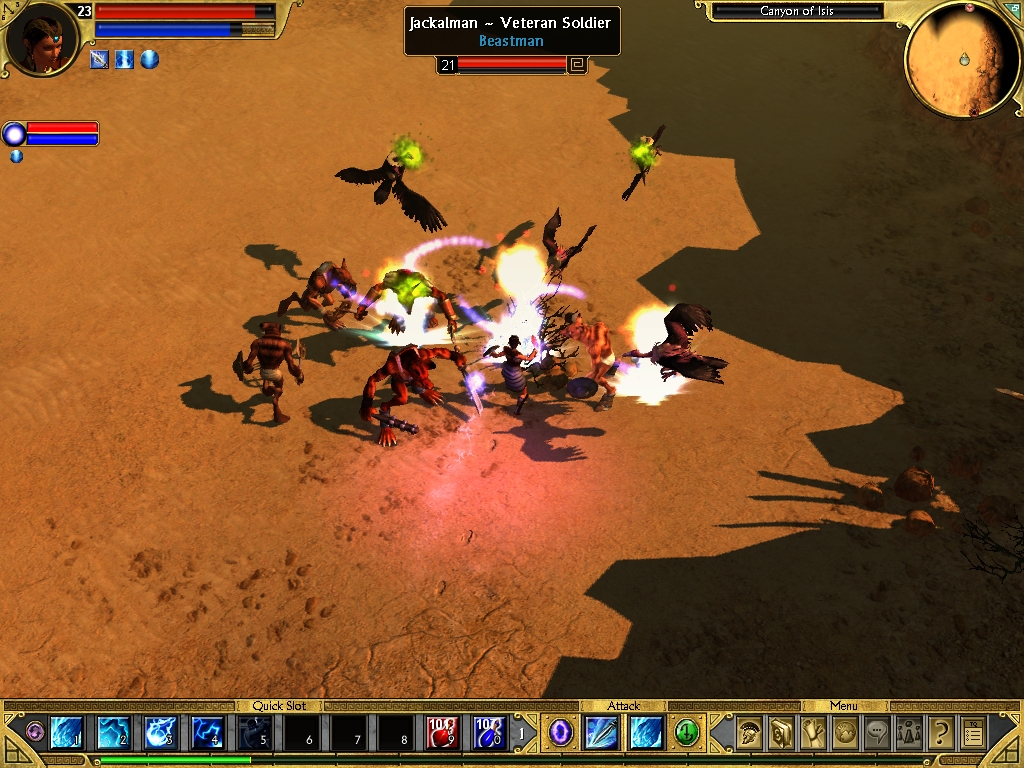Trigger the lightning bolt skill in slot 4

pos(208,733)
